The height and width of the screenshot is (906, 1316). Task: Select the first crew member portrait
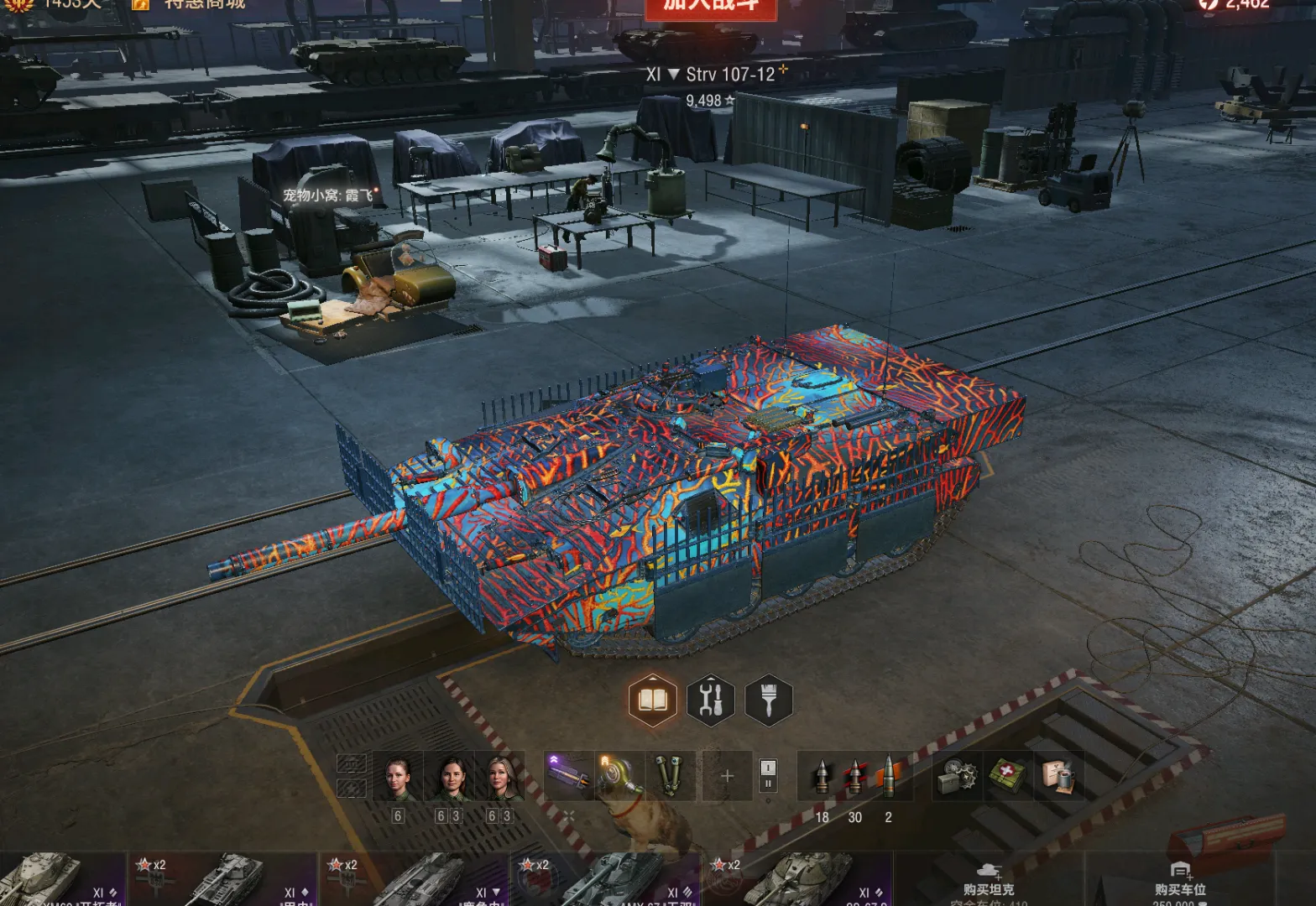tap(398, 778)
